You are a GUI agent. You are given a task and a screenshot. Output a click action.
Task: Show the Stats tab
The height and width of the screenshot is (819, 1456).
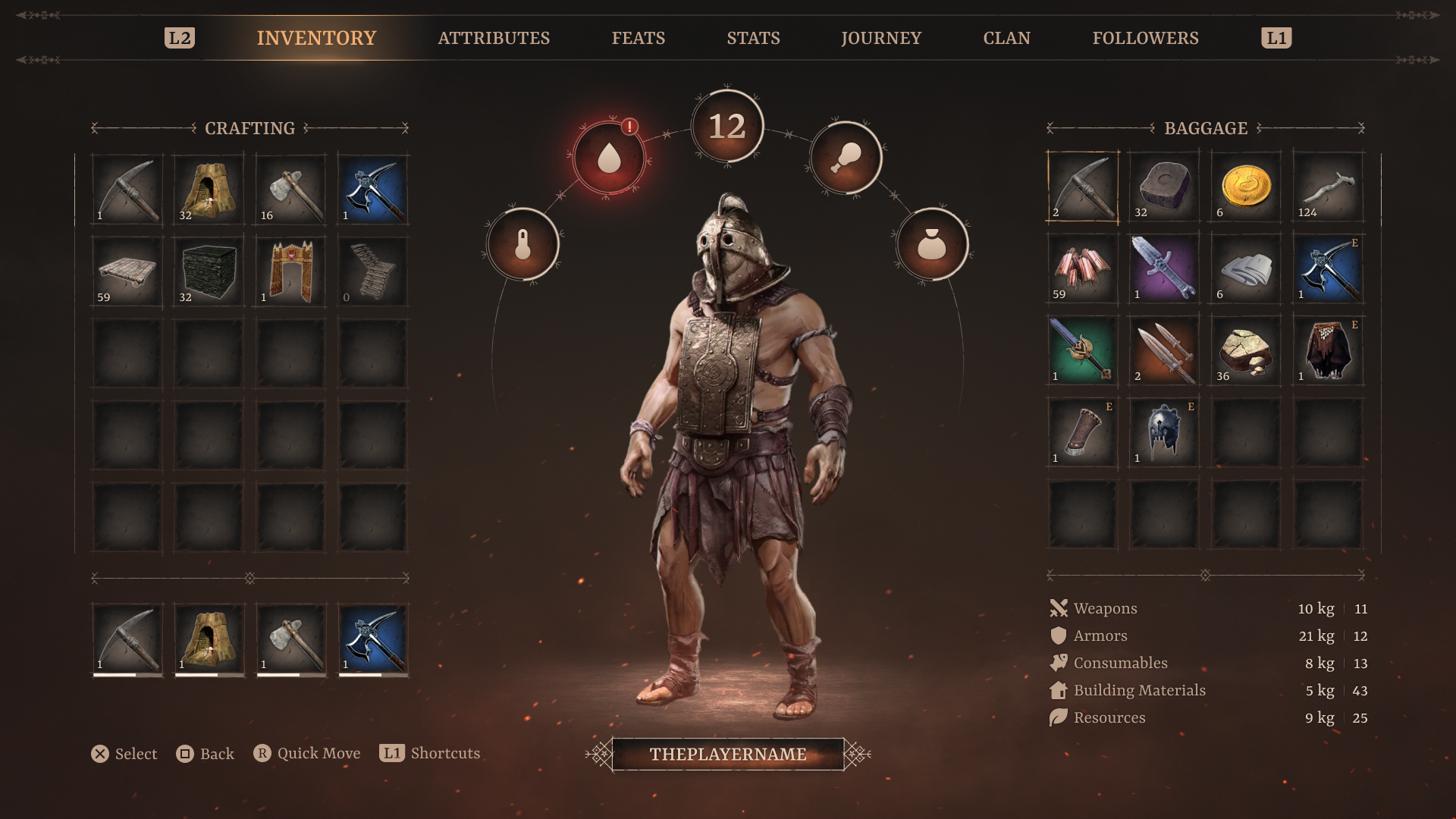[753, 38]
